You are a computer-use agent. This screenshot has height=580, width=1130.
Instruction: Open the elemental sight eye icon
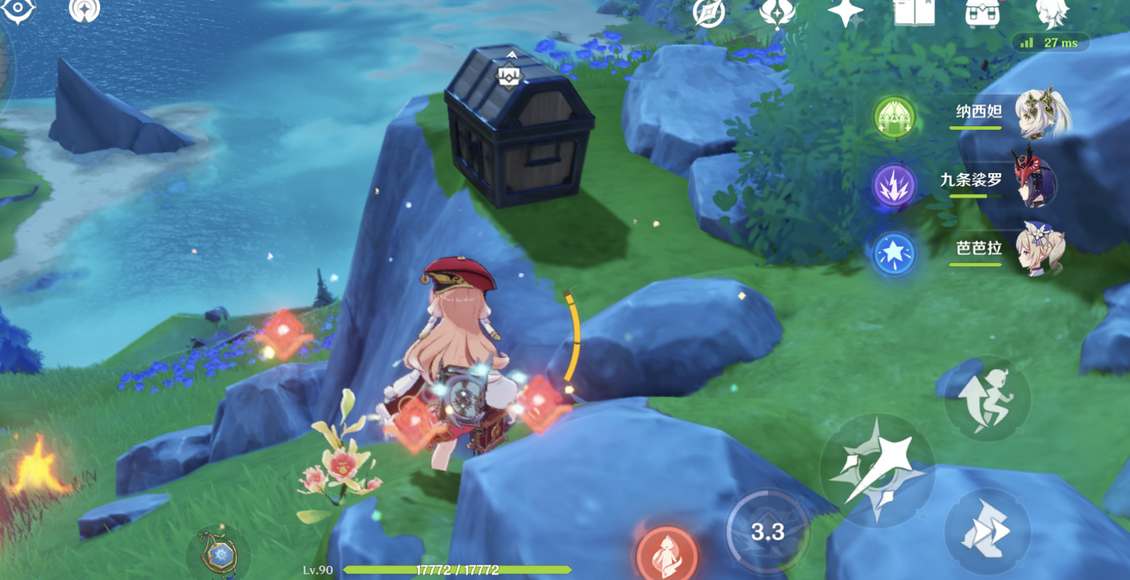pos(18,10)
